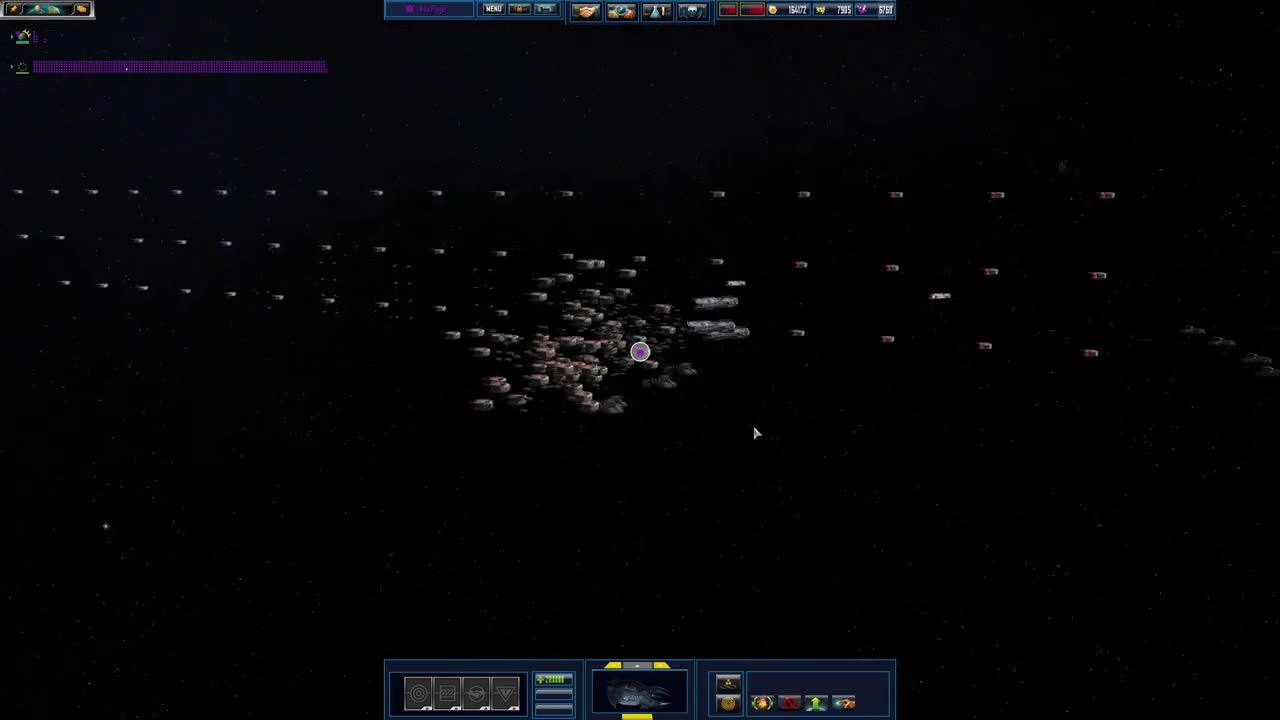Open the empire planets overview icon
The height and width of the screenshot is (720, 1280).
click(x=622, y=10)
